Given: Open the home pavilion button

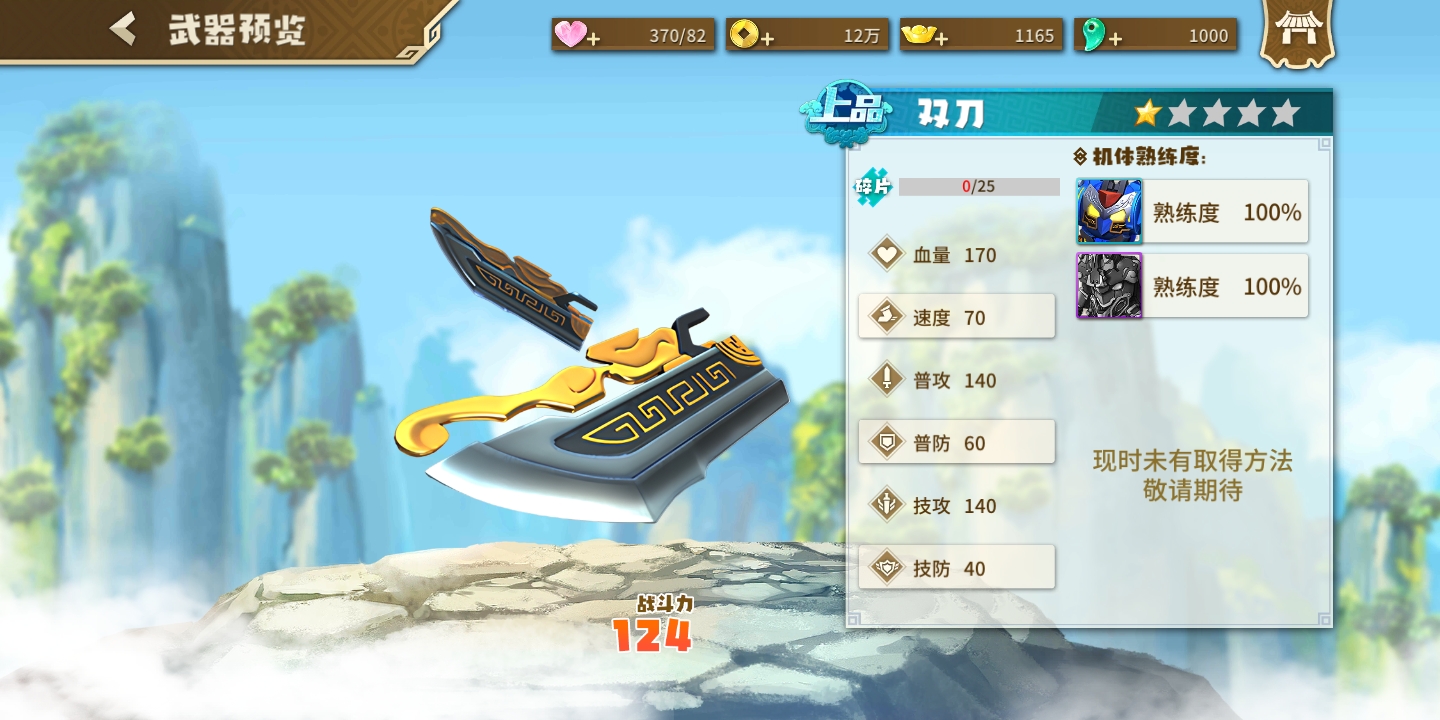Looking at the screenshot, I should 1298,32.
